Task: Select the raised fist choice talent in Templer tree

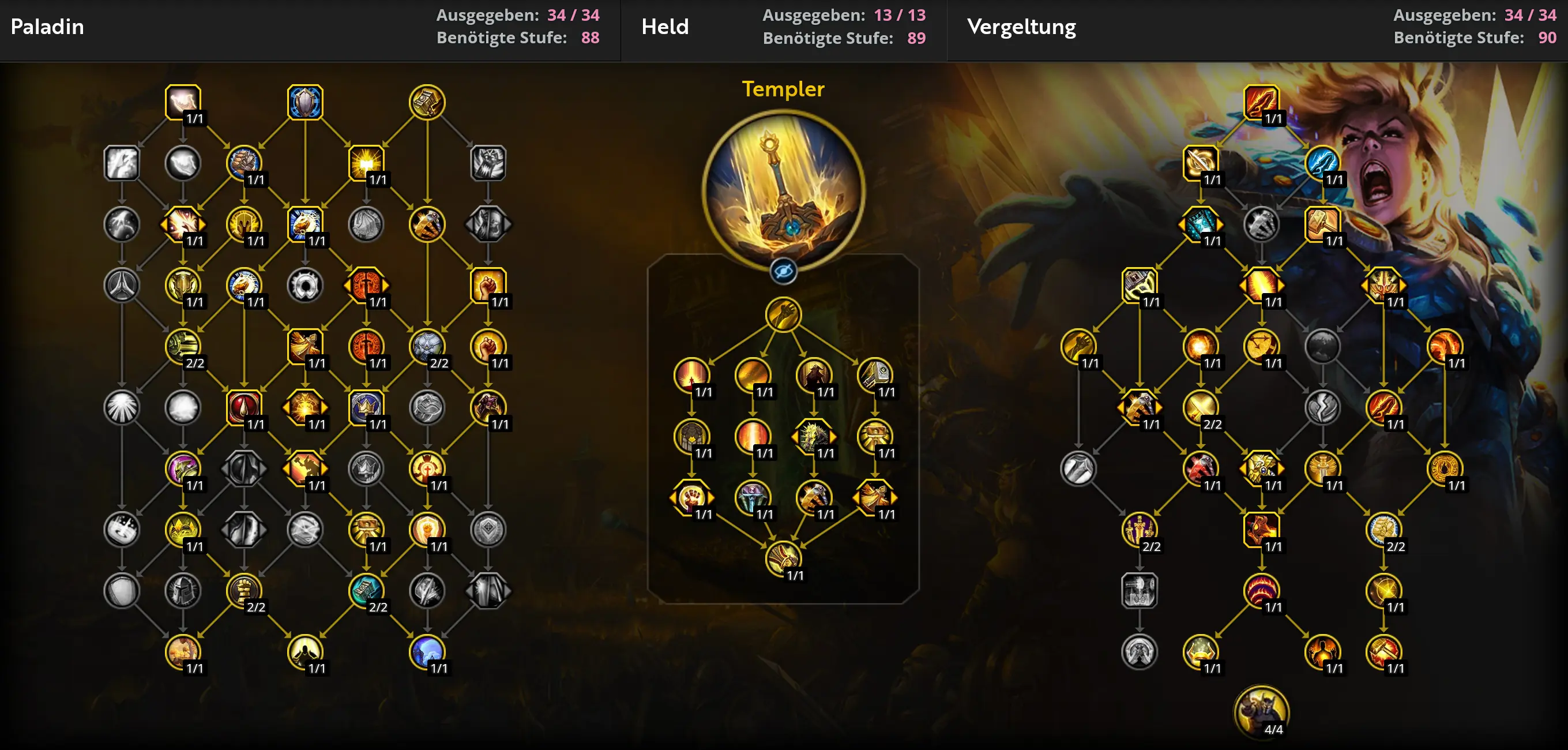Action: click(x=691, y=497)
